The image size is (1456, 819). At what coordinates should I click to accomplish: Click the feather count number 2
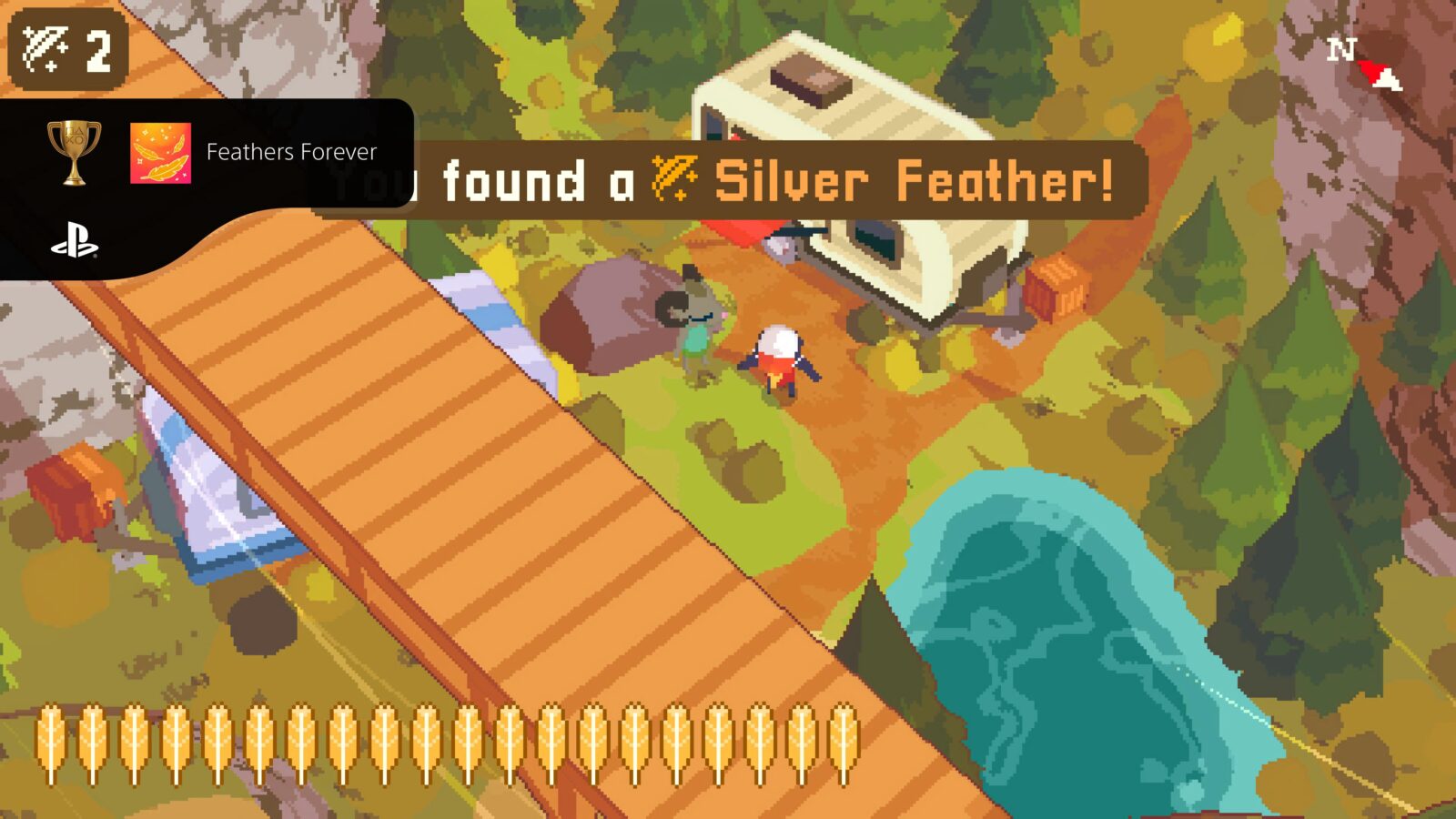point(98,53)
